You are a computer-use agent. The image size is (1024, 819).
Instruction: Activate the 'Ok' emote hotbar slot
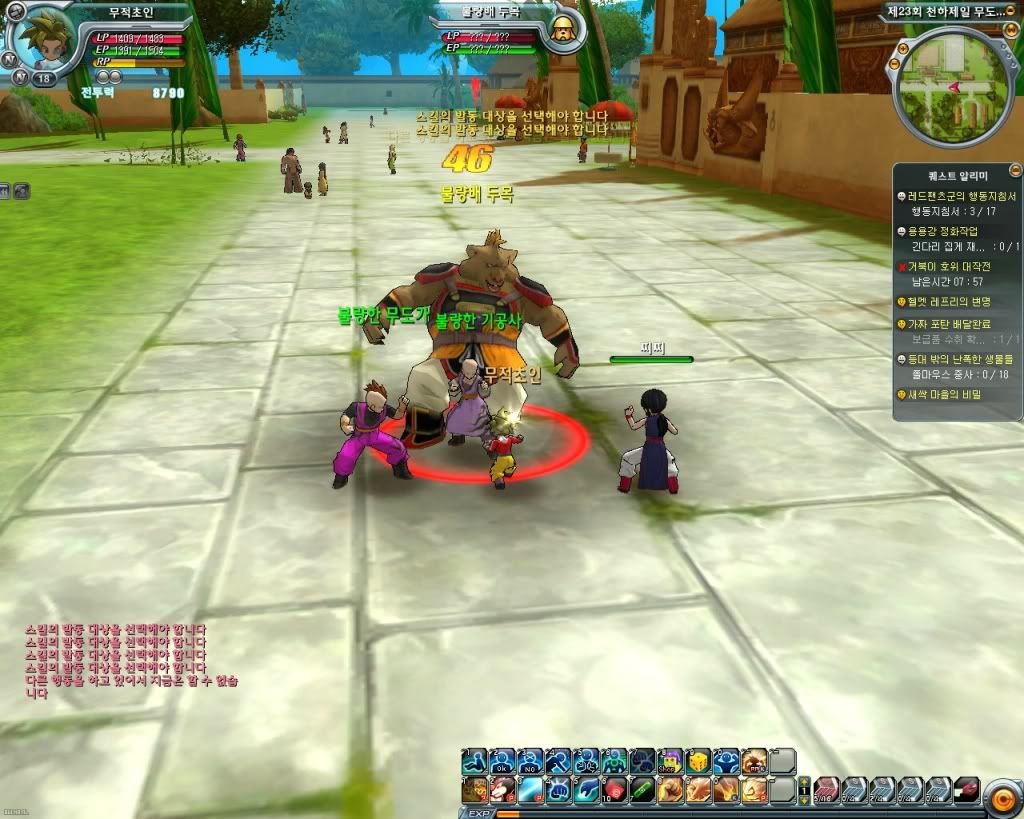[x=502, y=759]
